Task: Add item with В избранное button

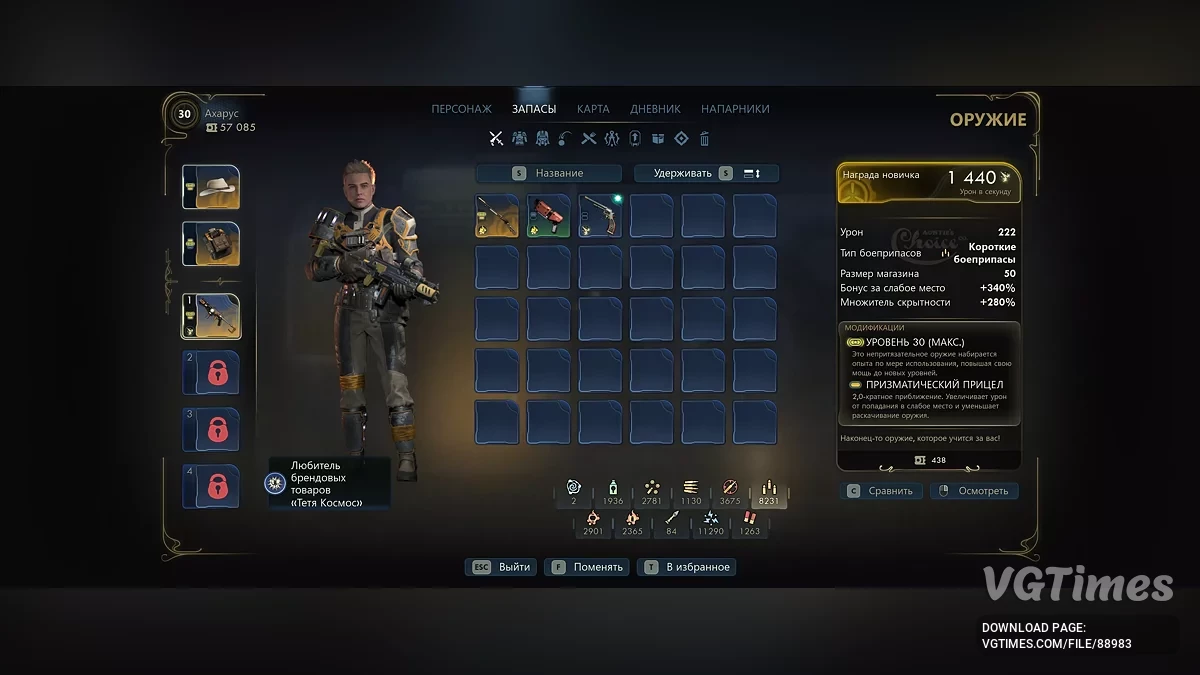Action: 687,567
